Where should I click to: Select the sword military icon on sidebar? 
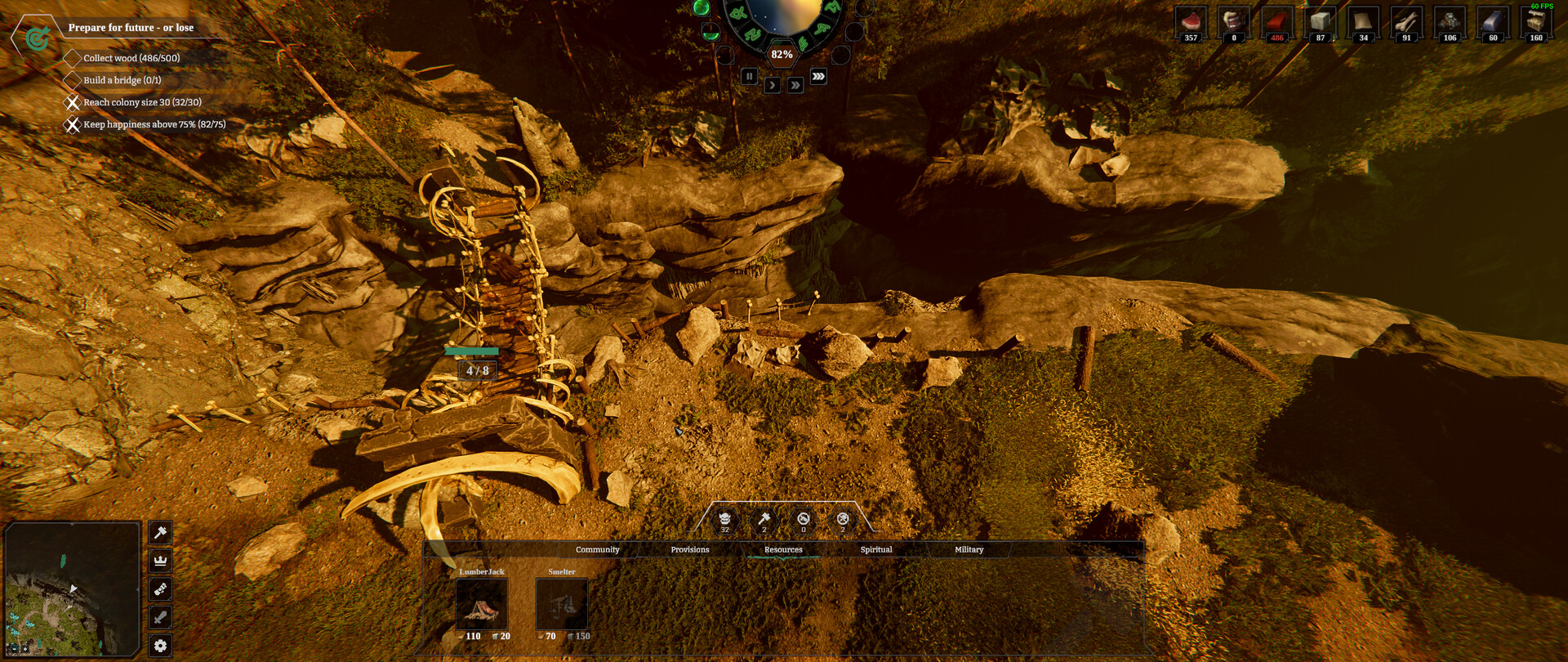(160, 615)
